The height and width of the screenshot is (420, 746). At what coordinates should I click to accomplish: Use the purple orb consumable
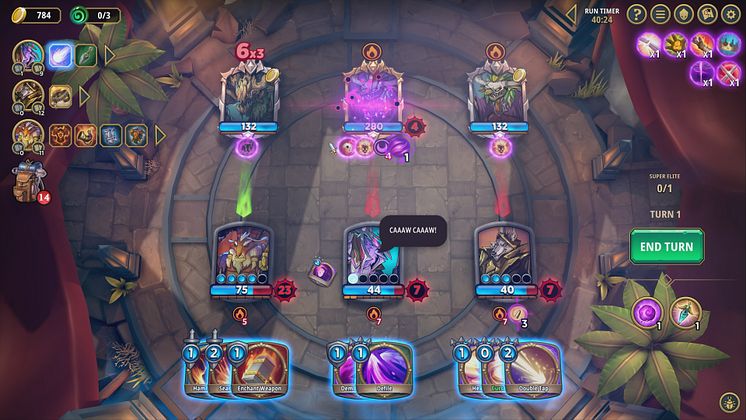tap(647, 312)
